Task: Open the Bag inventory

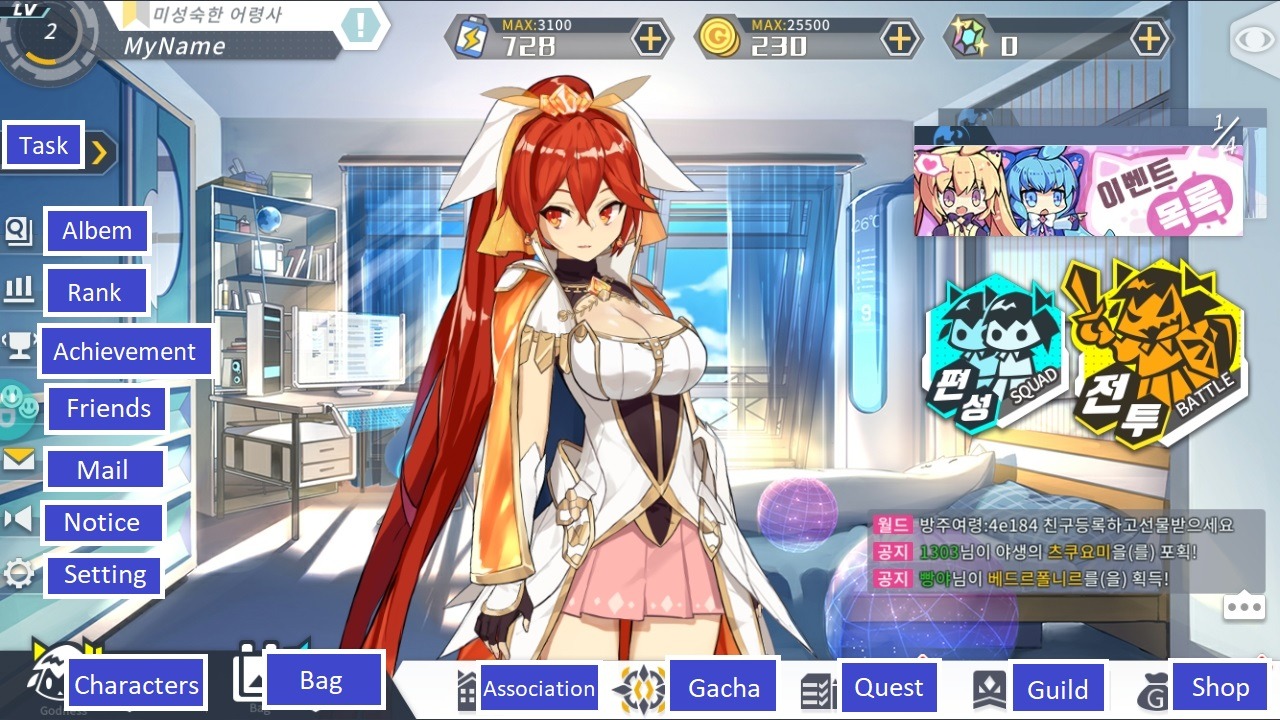Action: (321, 681)
